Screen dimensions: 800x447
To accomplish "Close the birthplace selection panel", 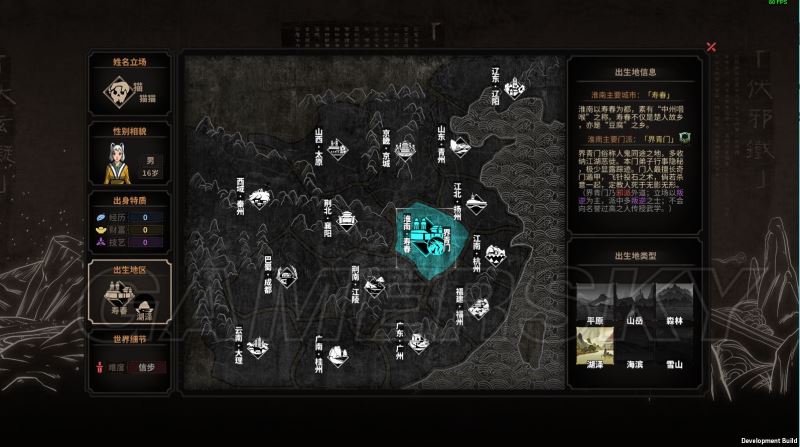I will [711, 47].
